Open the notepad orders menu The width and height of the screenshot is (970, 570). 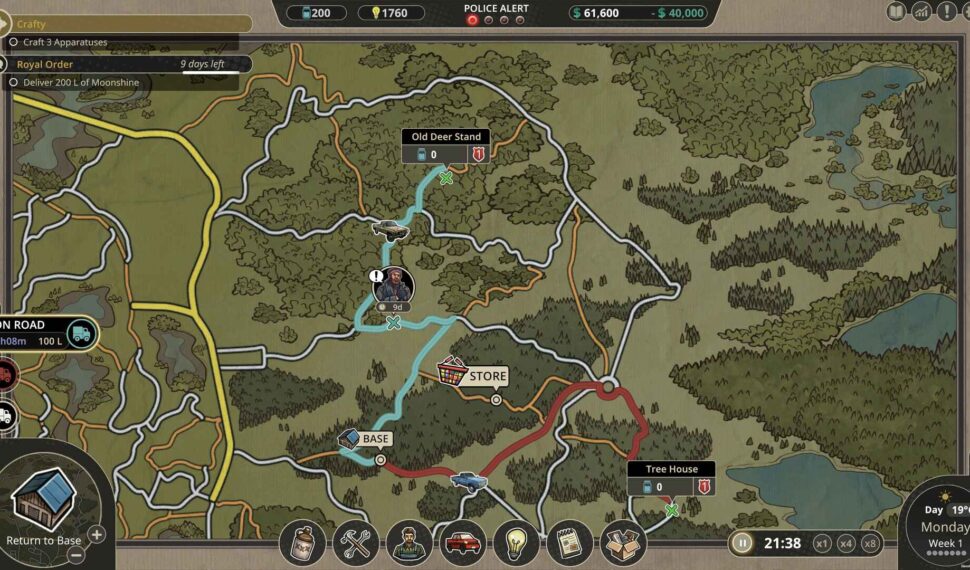(570, 543)
